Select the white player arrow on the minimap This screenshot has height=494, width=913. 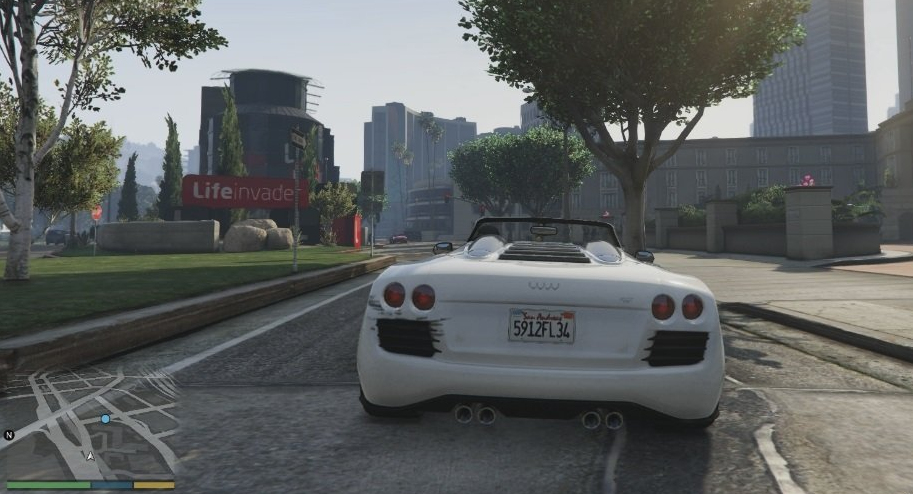click(91, 456)
